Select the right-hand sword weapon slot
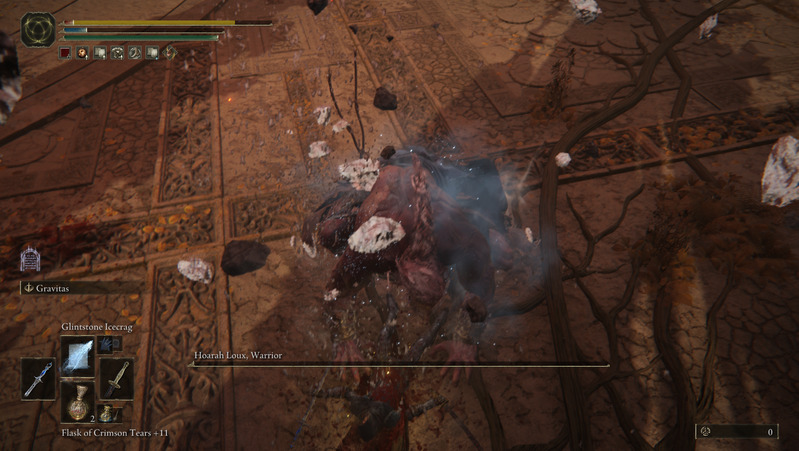 pyautogui.click(x=115, y=379)
